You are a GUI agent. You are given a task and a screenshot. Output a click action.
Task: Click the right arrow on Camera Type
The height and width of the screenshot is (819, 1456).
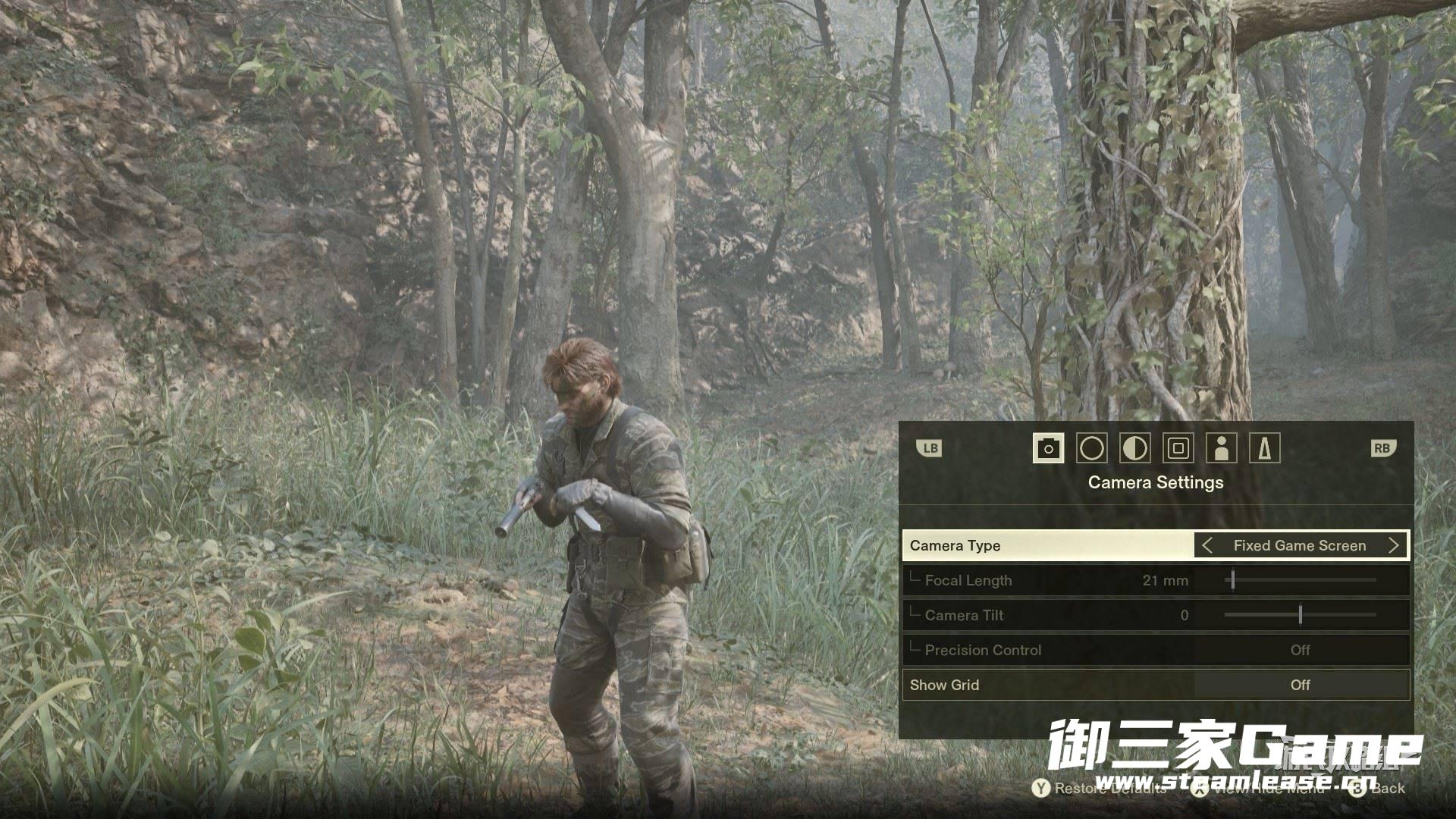coord(1393,545)
